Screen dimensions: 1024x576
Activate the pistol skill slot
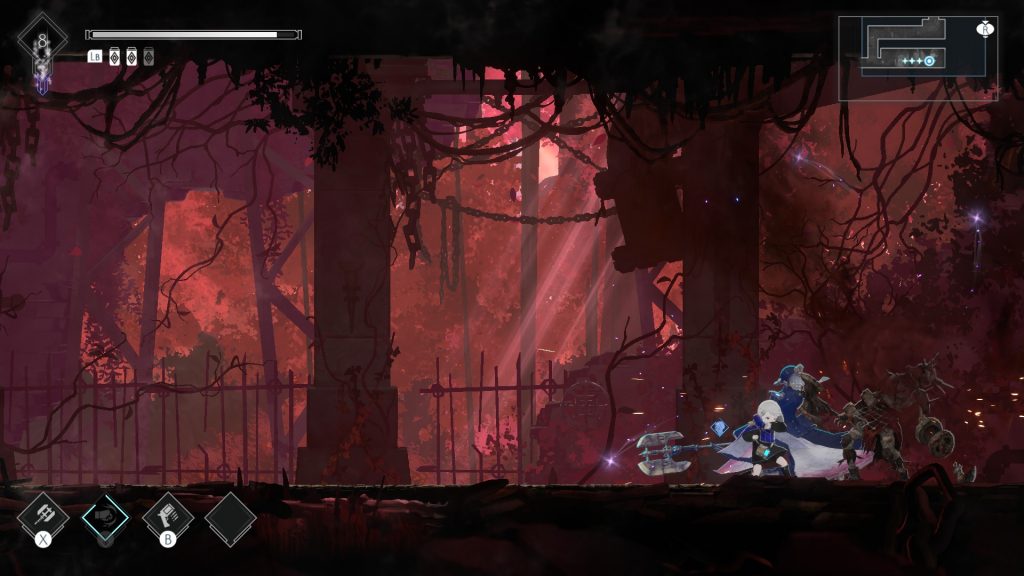(167, 516)
